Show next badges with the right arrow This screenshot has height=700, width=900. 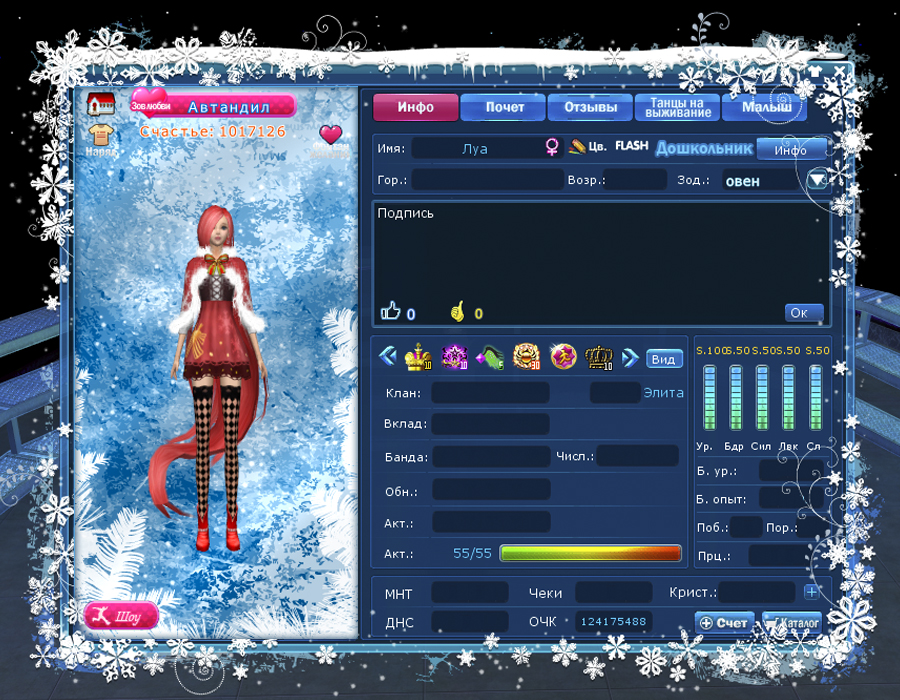click(630, 357)
